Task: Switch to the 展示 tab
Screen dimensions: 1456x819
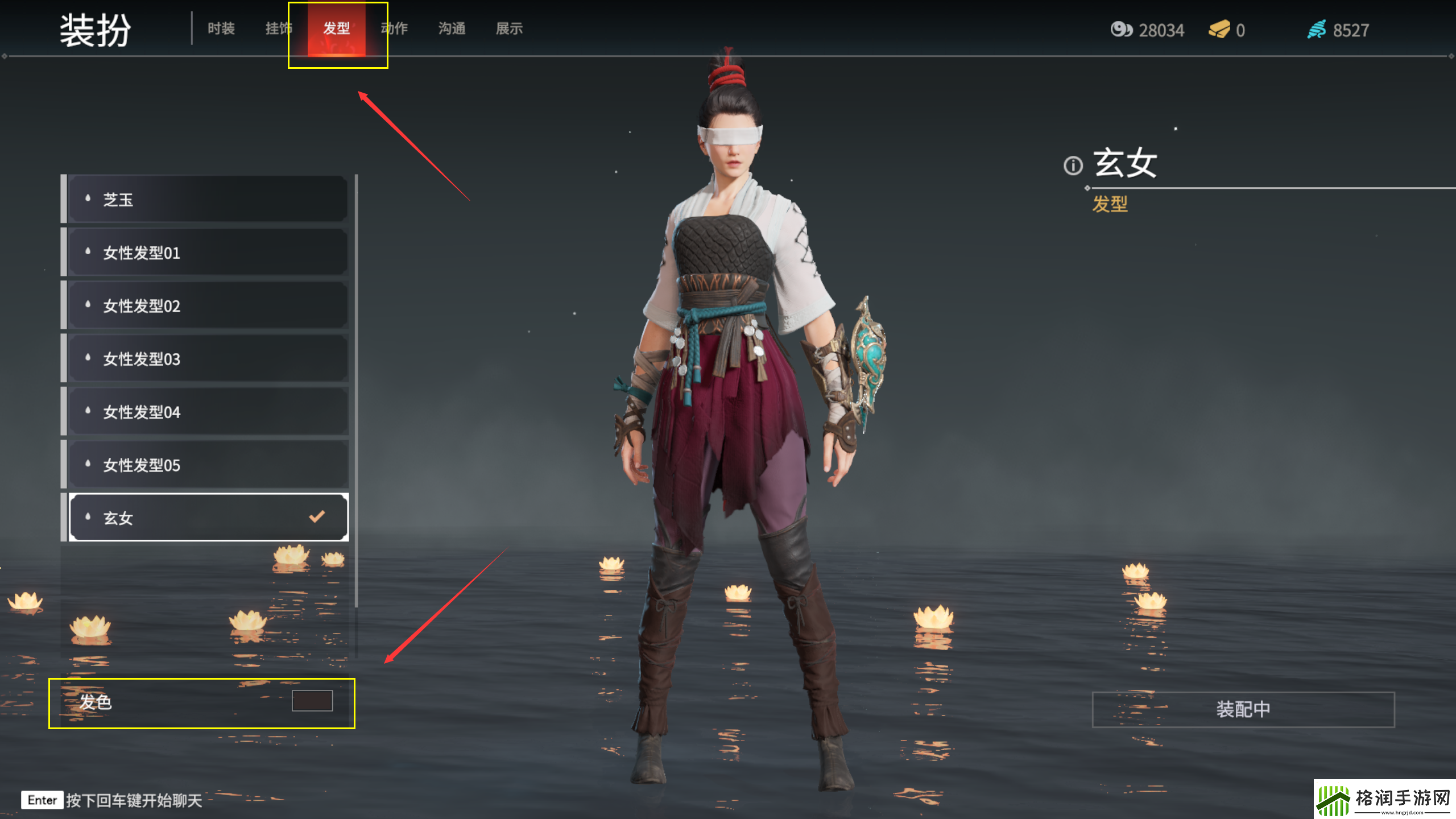Action: [509, 28]
